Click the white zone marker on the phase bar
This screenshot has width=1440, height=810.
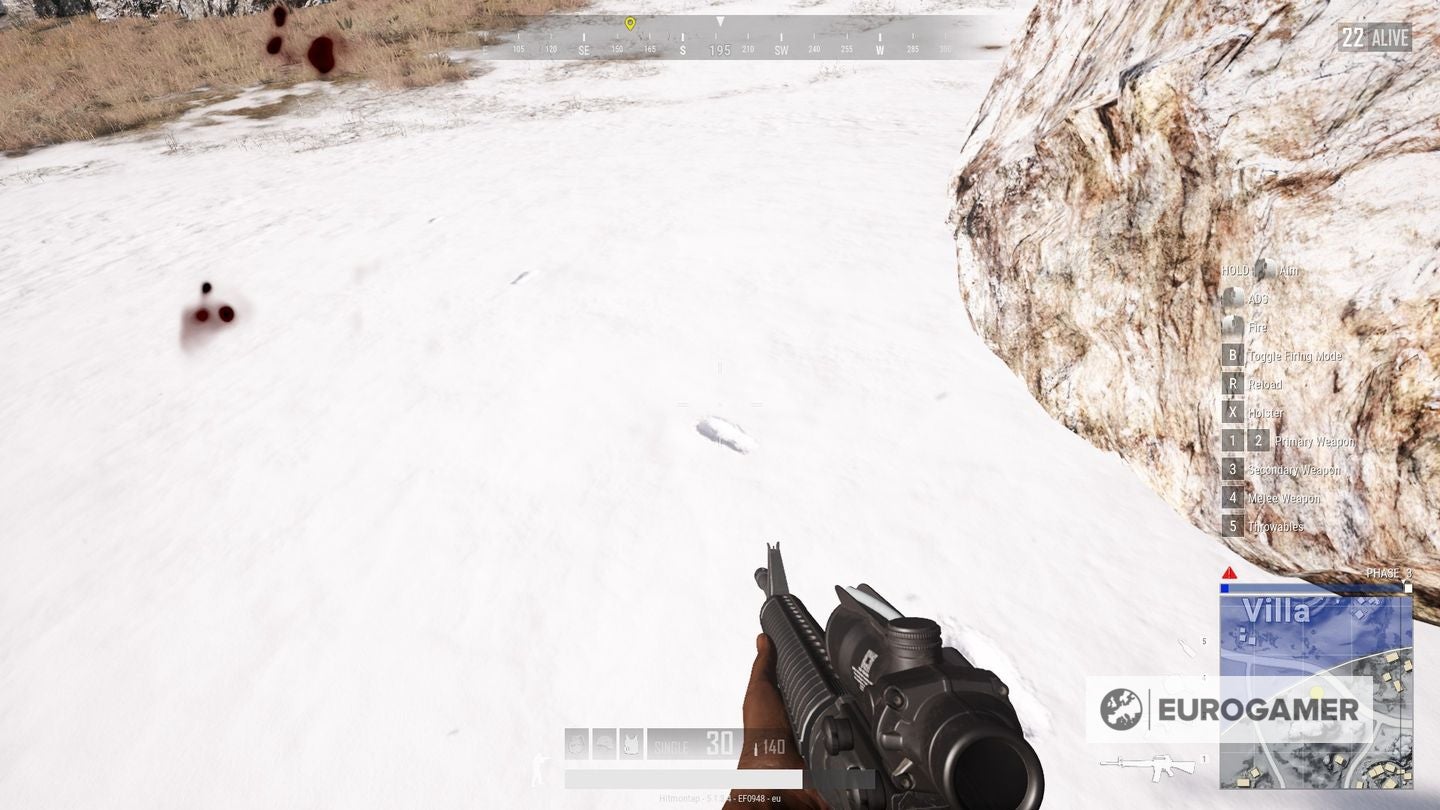[1407, 588]
